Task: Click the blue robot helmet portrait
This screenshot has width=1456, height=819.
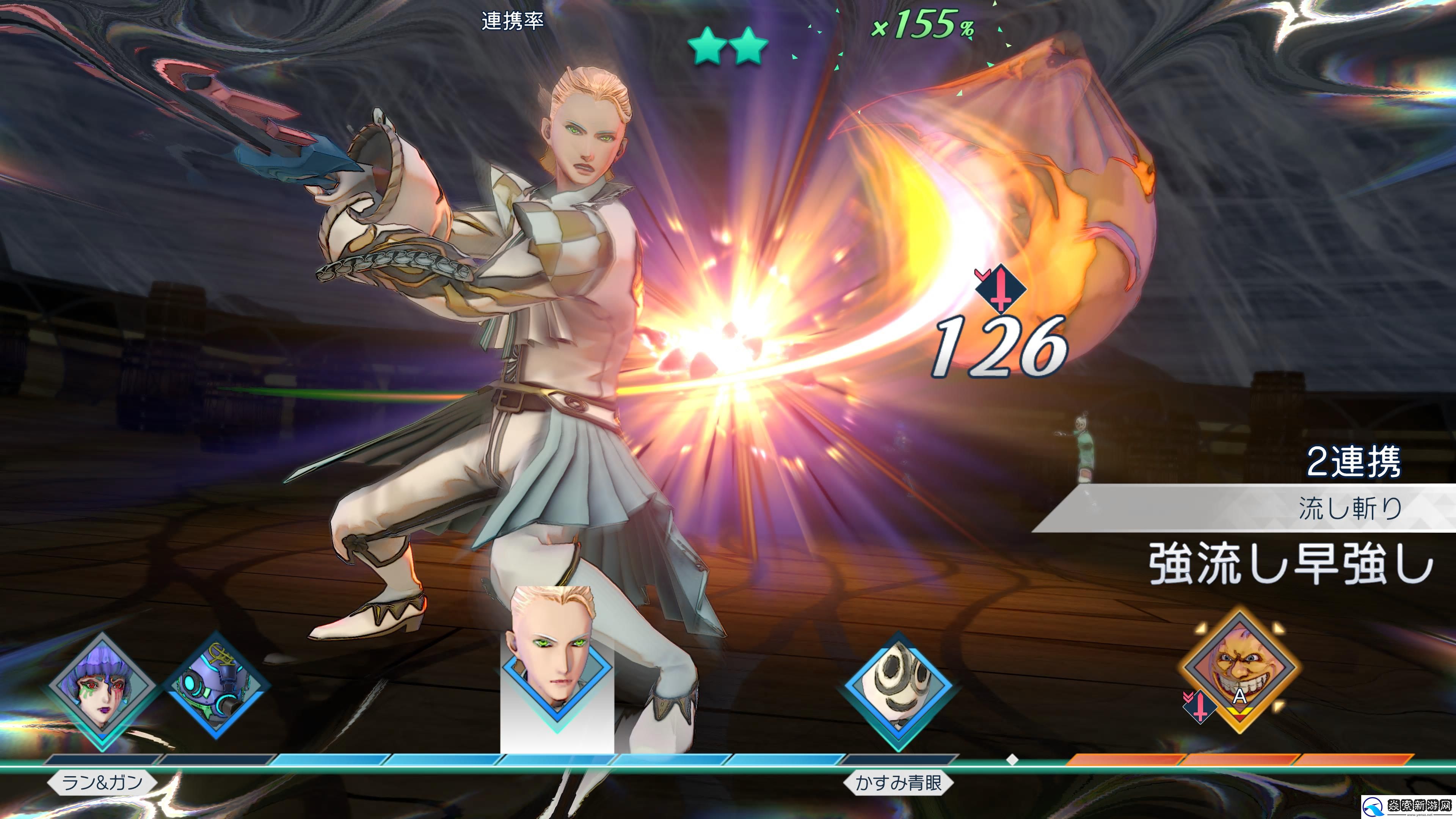Action: click(x=217, y=685)
